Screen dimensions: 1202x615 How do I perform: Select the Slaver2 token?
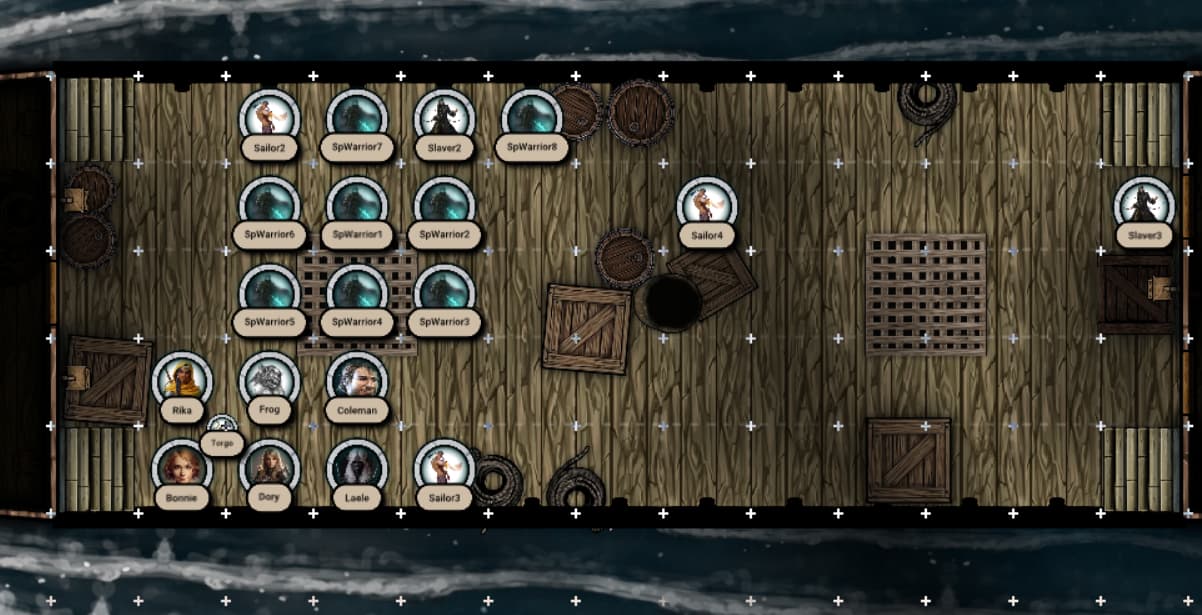(444, 118)
